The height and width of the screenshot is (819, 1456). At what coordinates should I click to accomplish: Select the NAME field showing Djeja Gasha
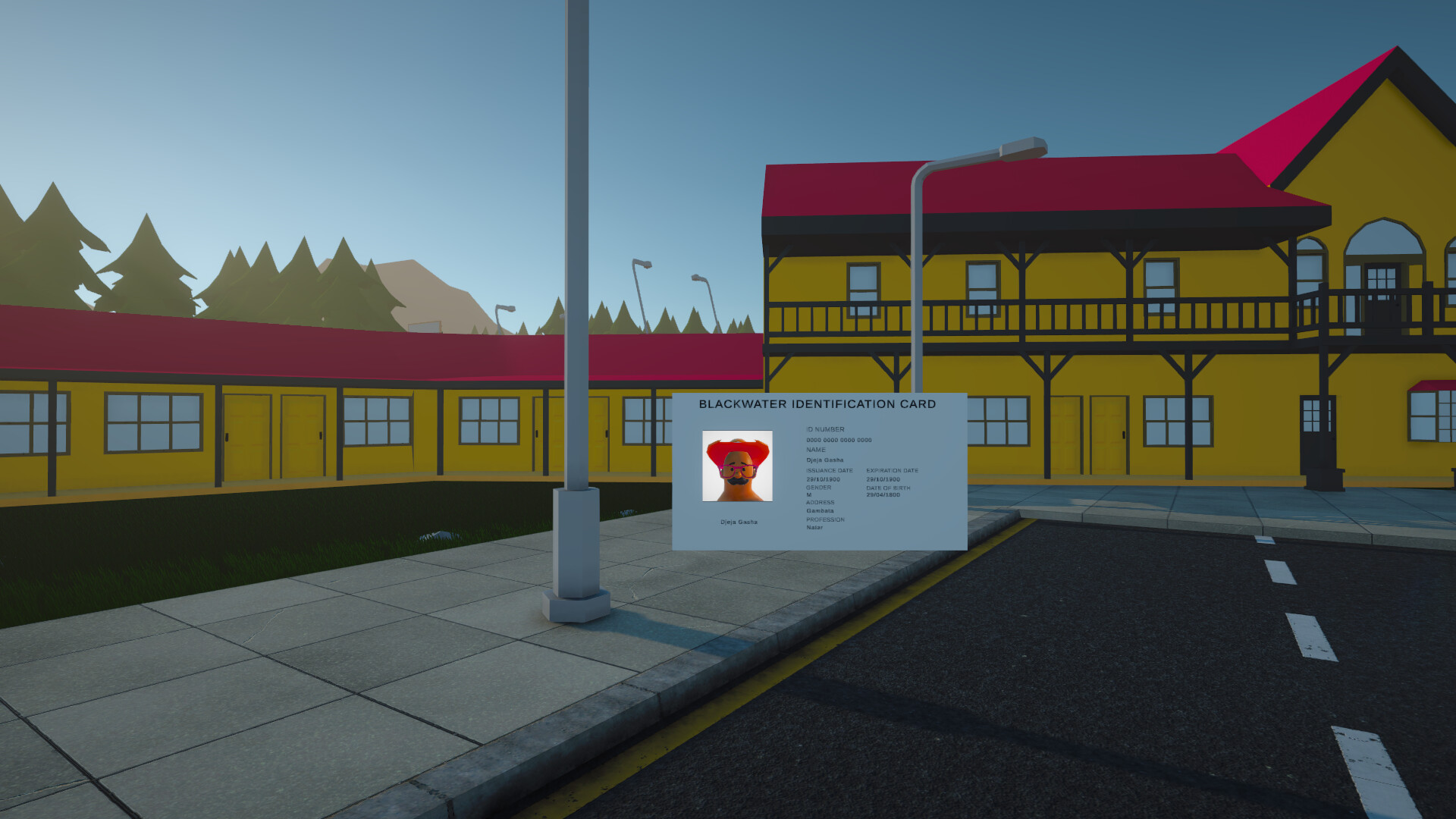pyautogui.click(x=827, y=460)
